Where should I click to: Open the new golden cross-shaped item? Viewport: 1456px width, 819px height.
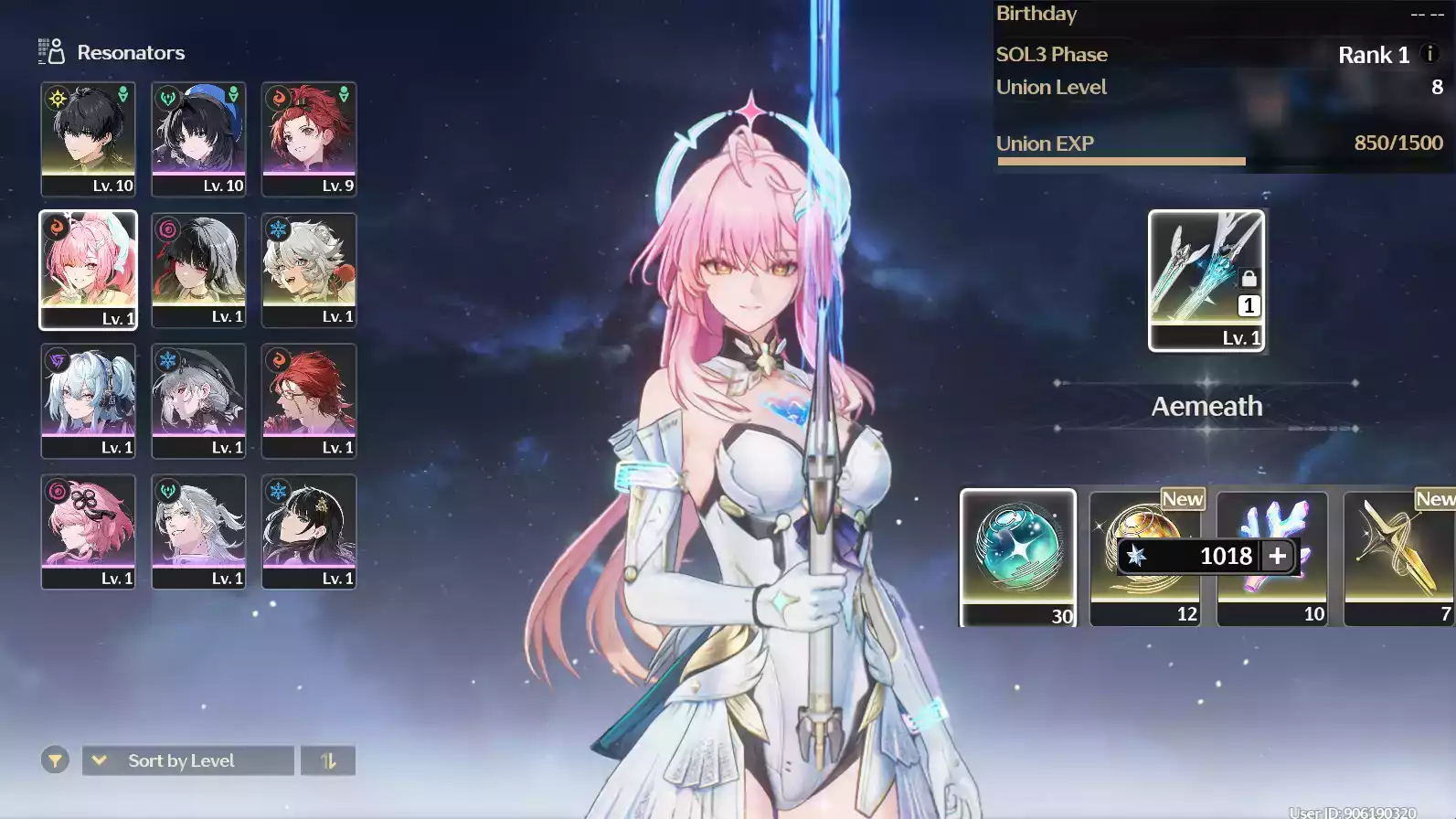click(1397, 558)
